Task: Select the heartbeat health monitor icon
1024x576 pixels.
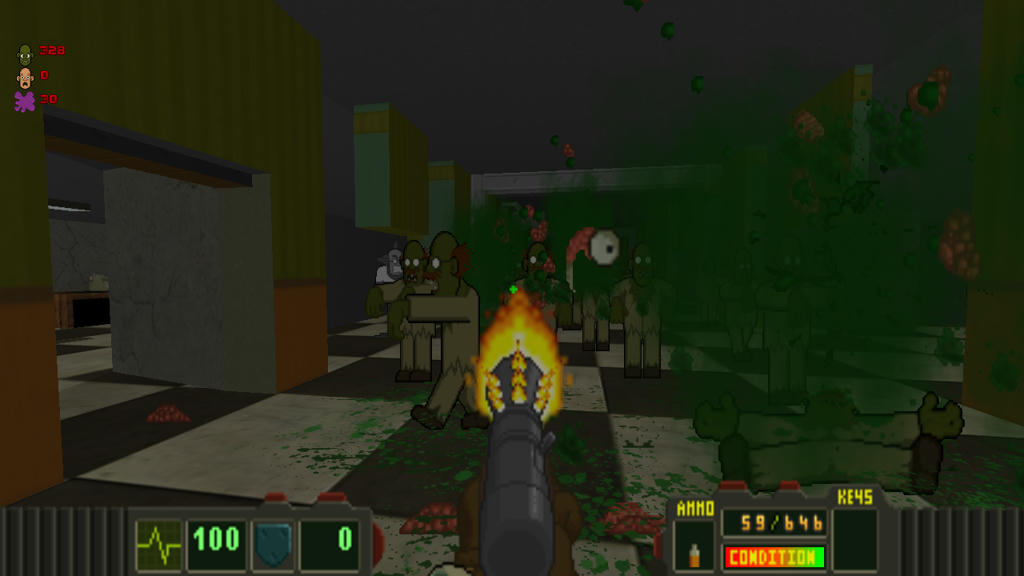Action: click(159, 541)
